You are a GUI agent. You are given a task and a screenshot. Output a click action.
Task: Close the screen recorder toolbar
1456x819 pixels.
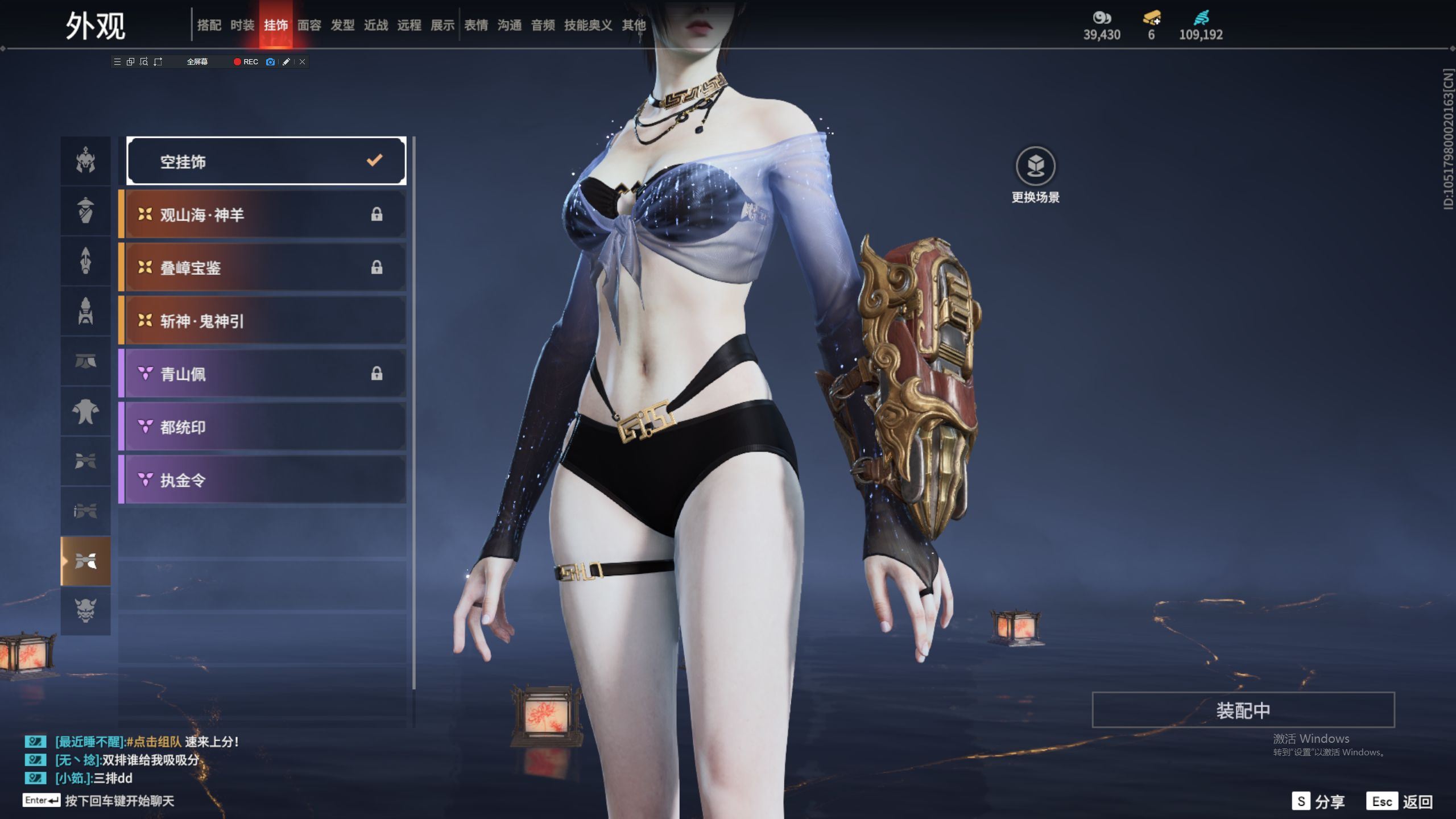tap(303, 62)
